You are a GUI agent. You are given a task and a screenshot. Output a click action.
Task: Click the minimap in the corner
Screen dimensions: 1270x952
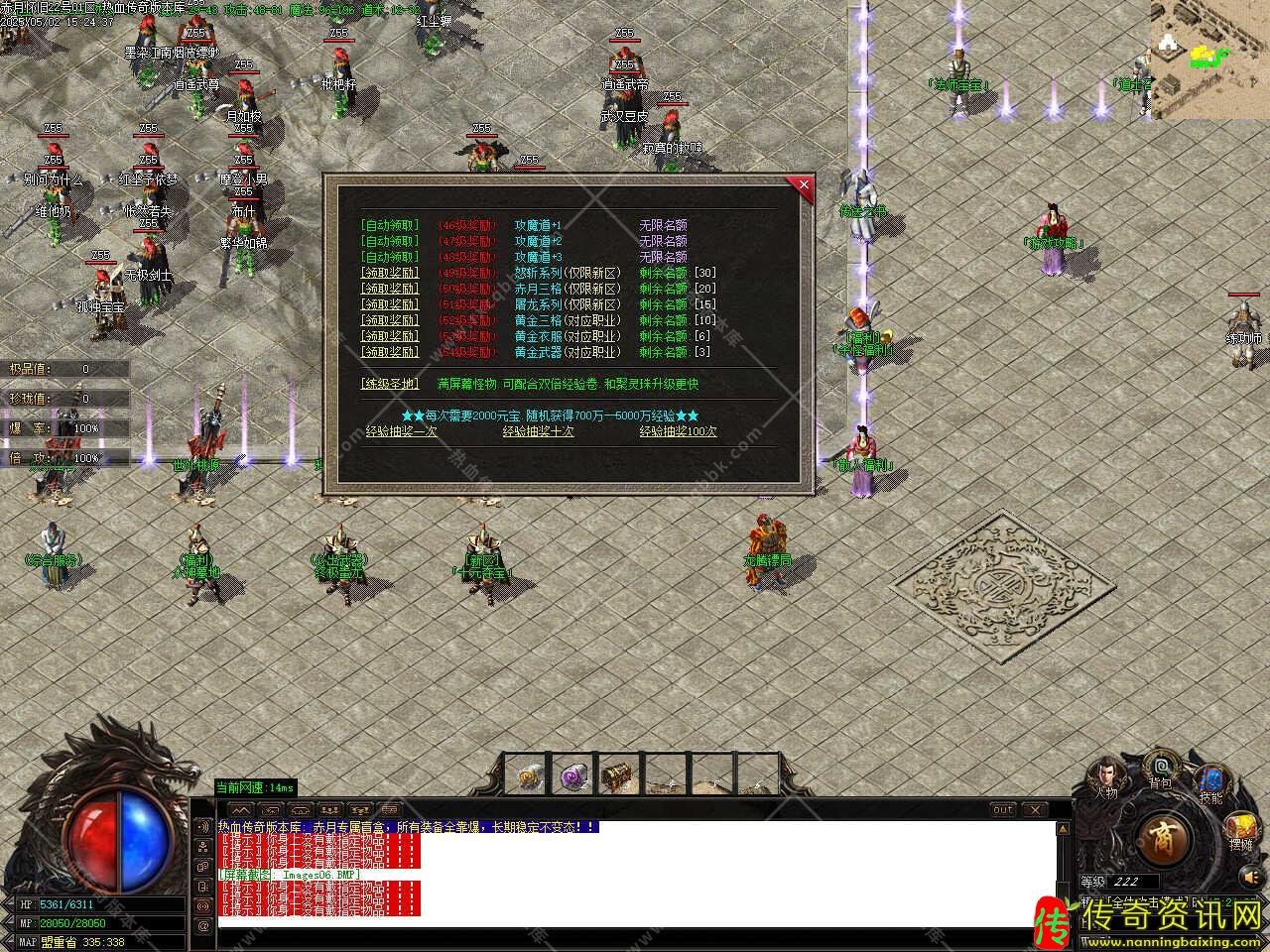(x=1209, y=59)
